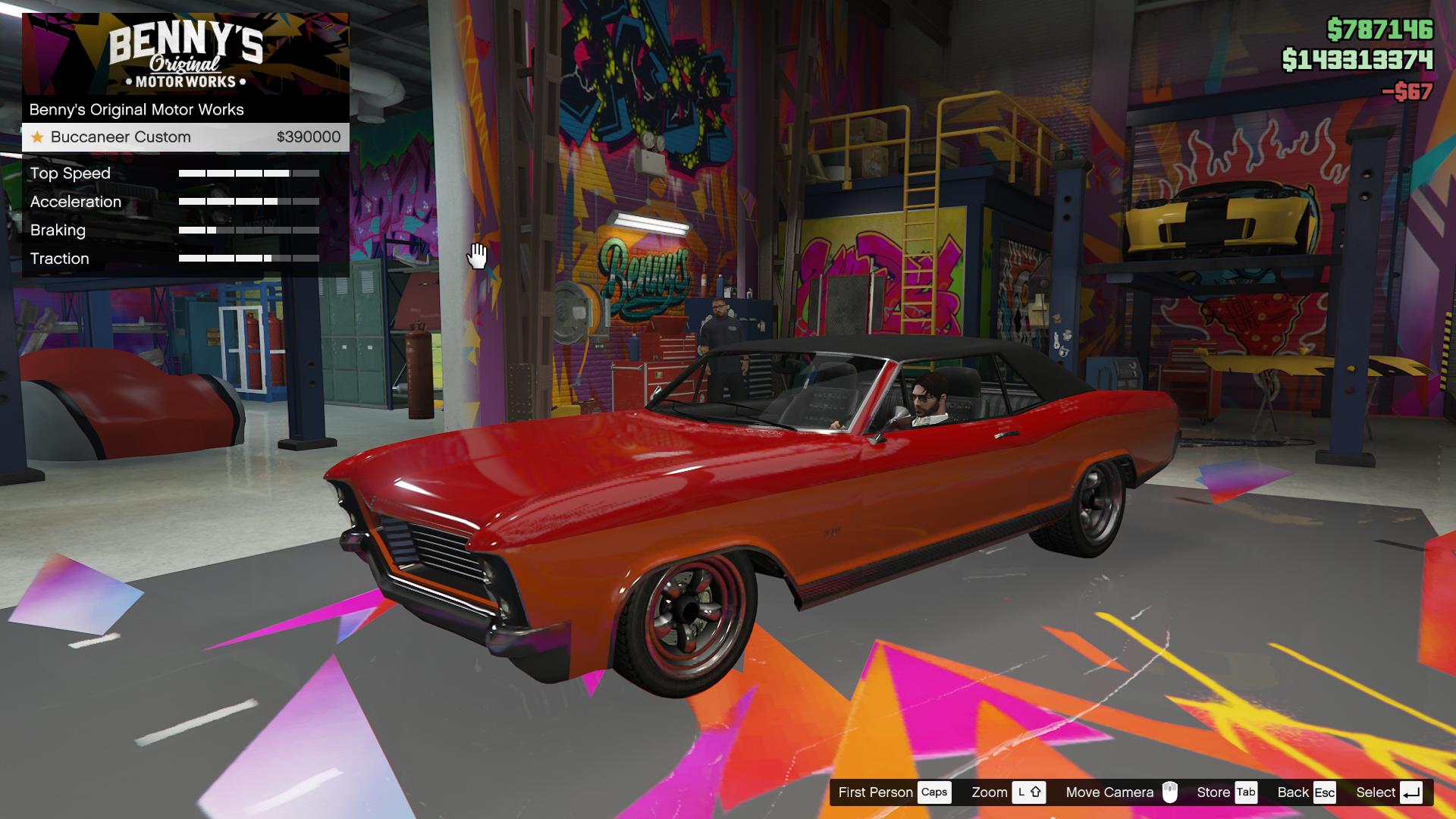1456x819 pixels.
Task: Click the Benny's Original Motor Works logo
Action: (x=184, y=55)
